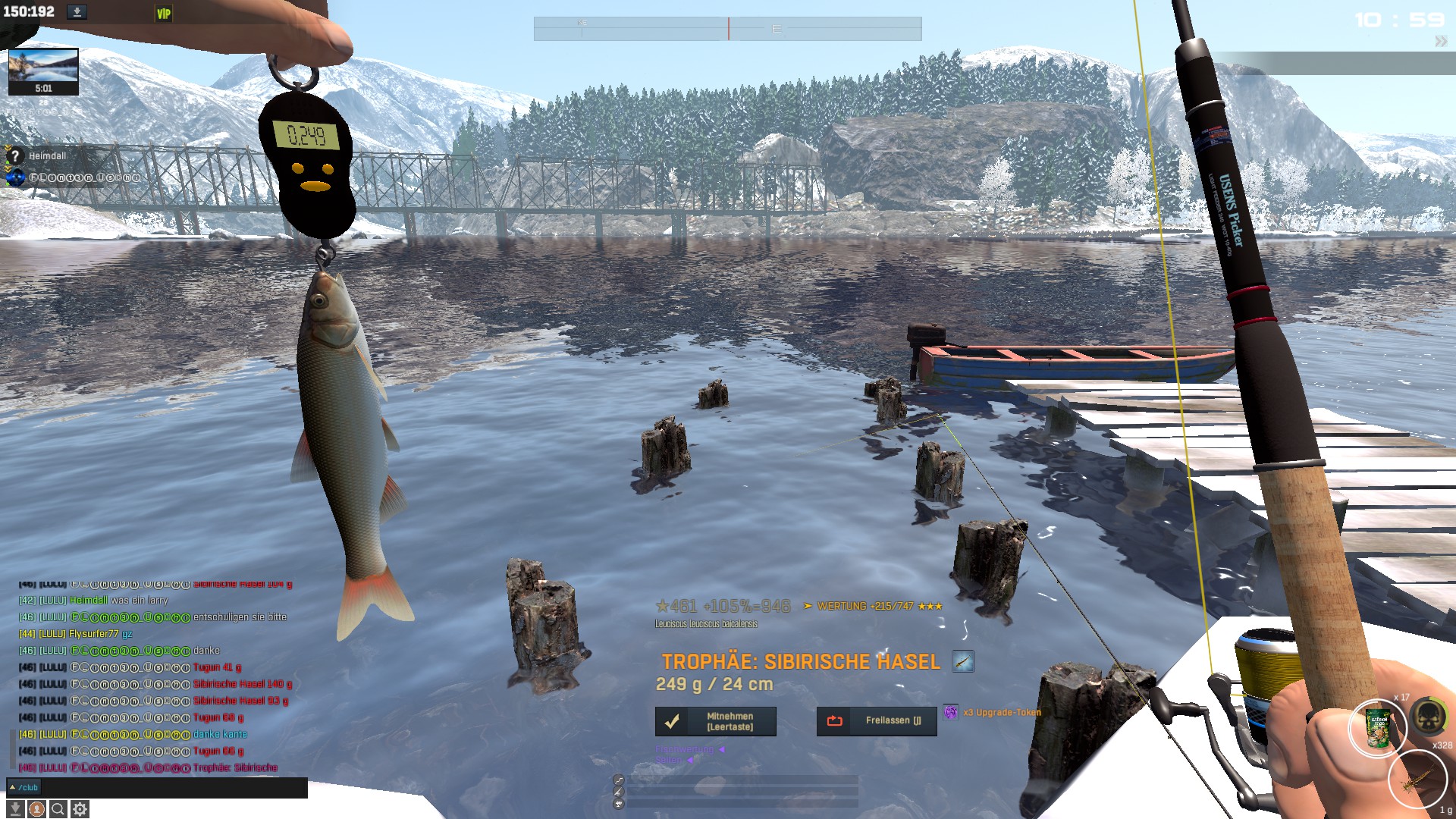Open the /club chat channel selector
1456x819 pixels.
[x=24, y=788]
